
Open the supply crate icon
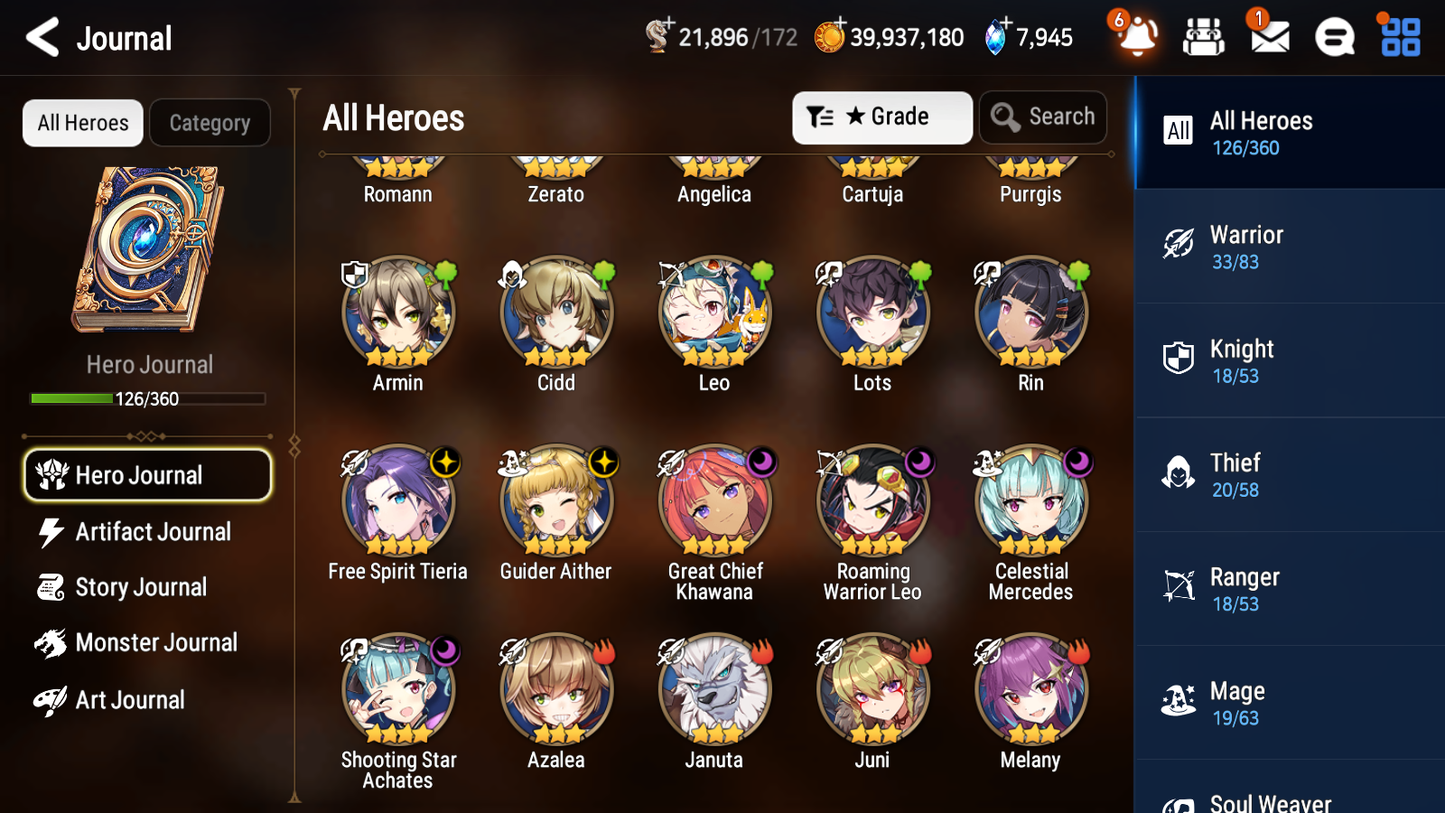(x=1202, y=38)
